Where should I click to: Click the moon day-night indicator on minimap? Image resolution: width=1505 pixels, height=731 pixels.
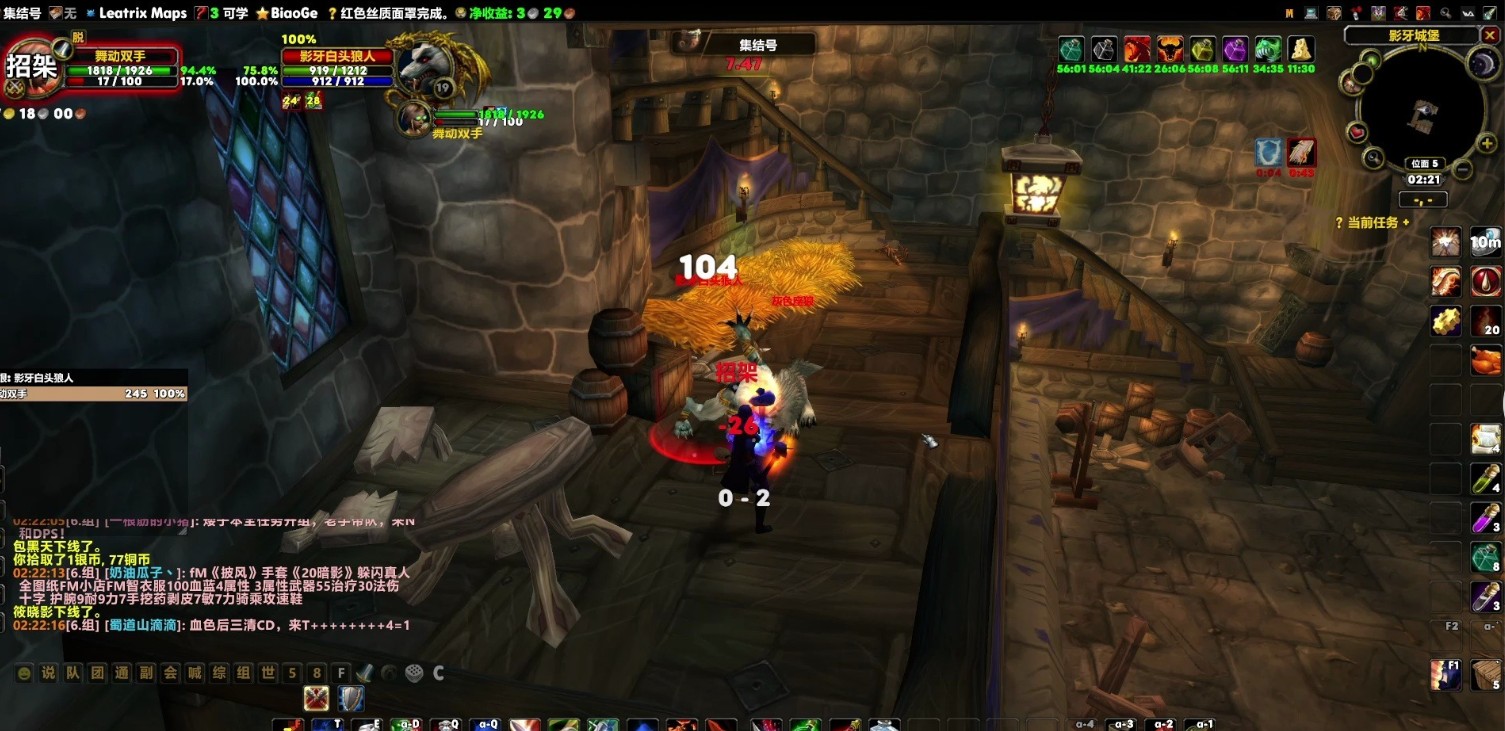(x=1481, y=65)
